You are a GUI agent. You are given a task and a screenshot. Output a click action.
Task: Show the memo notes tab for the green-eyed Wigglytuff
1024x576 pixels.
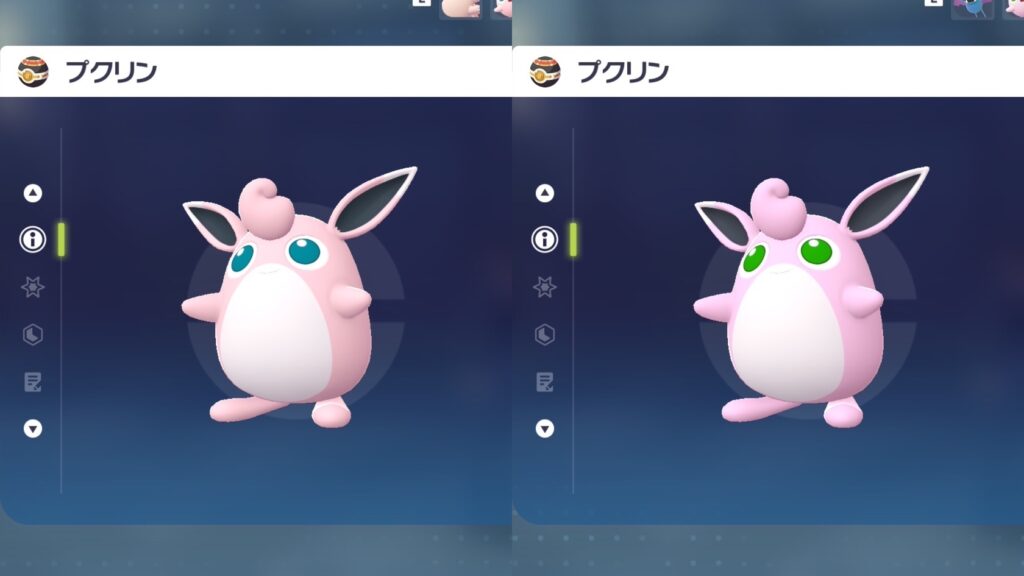point(545,381)
